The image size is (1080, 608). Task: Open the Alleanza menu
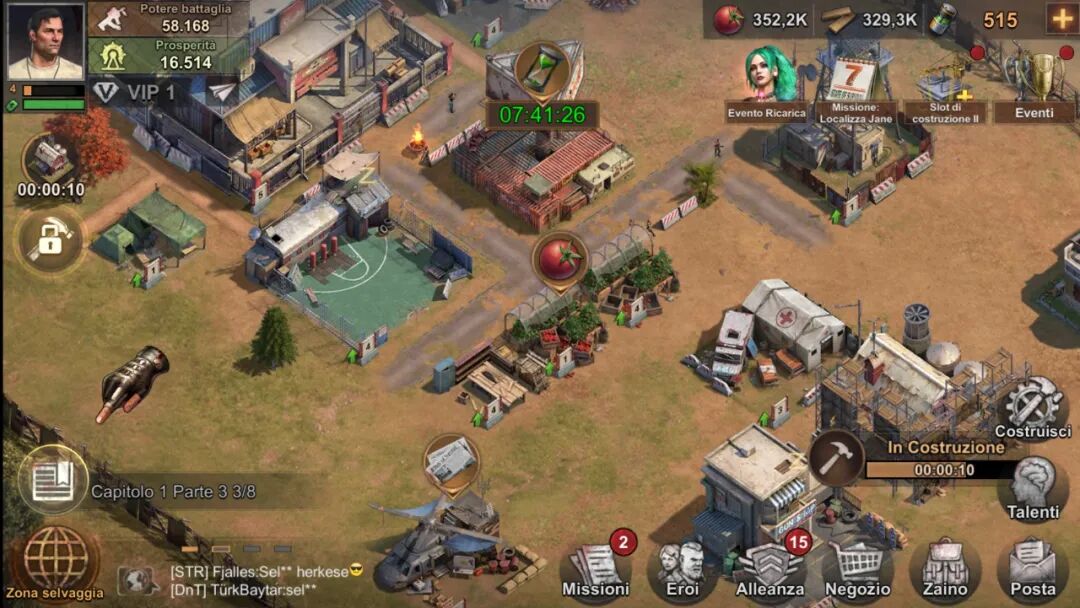(770, 570)
